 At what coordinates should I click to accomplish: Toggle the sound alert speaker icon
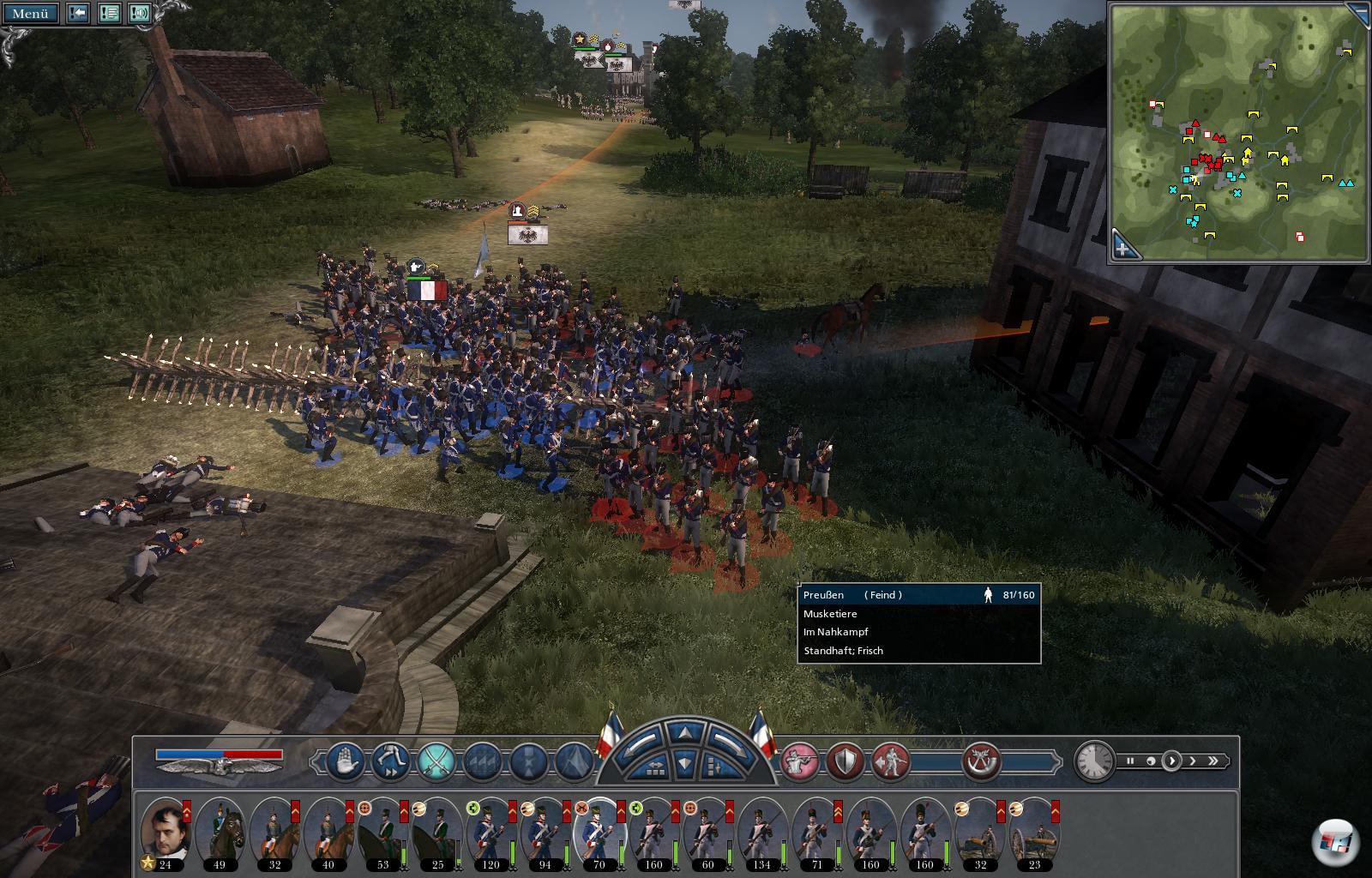pos(140,13)
